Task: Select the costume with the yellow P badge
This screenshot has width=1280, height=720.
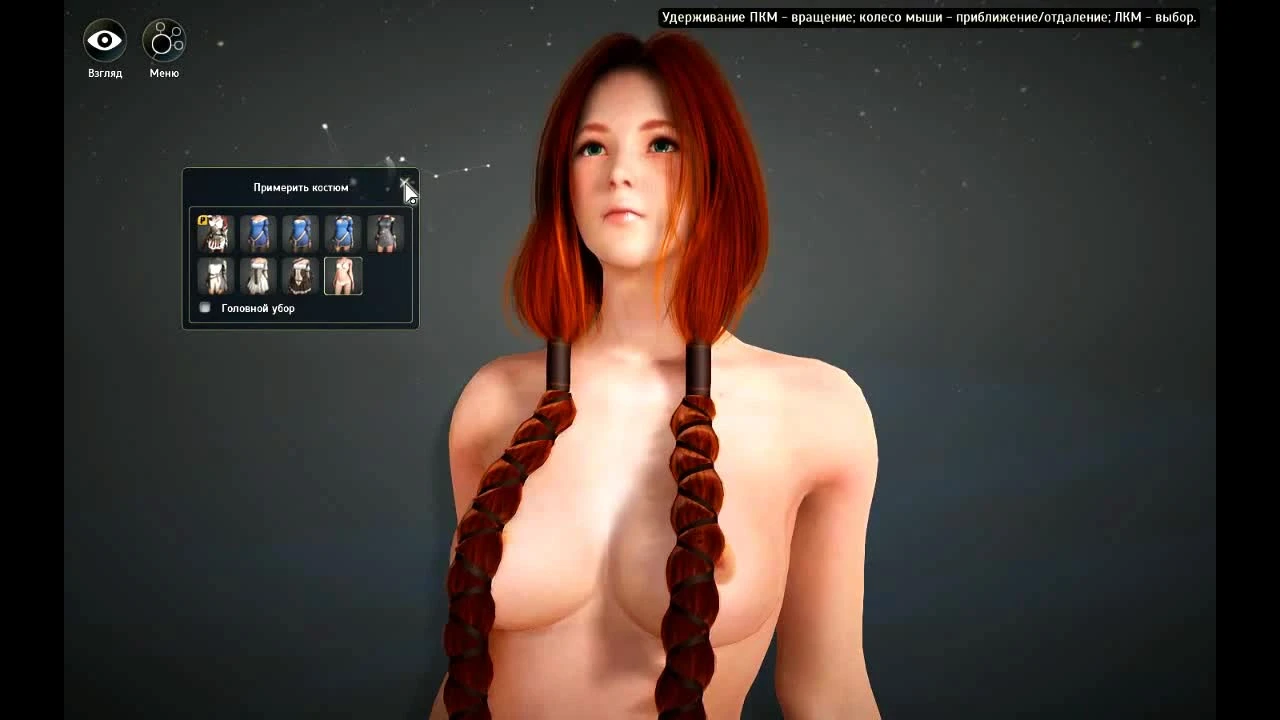Action: coord(215,232)
